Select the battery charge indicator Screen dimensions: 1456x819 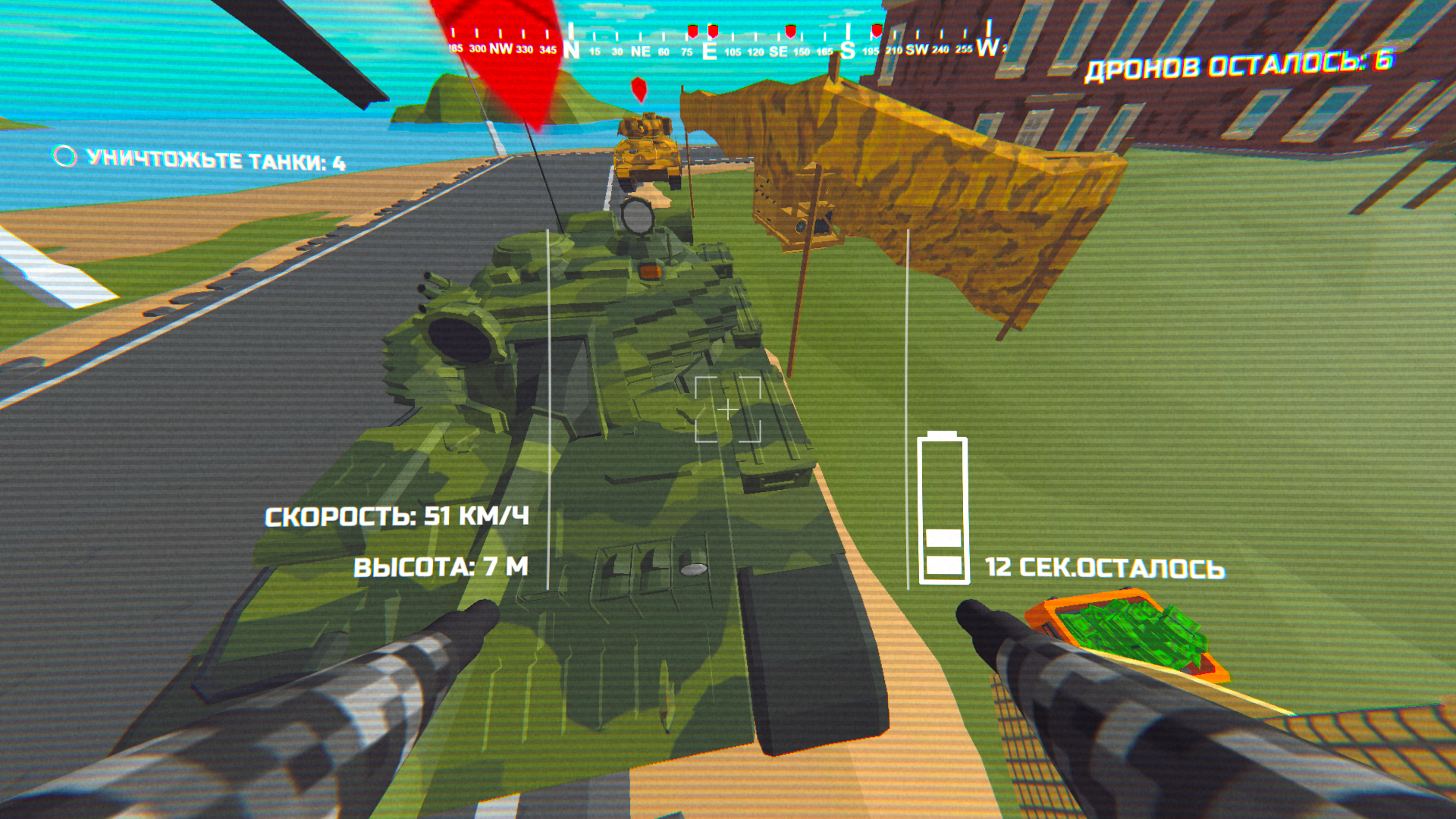(x=943, y=508)
